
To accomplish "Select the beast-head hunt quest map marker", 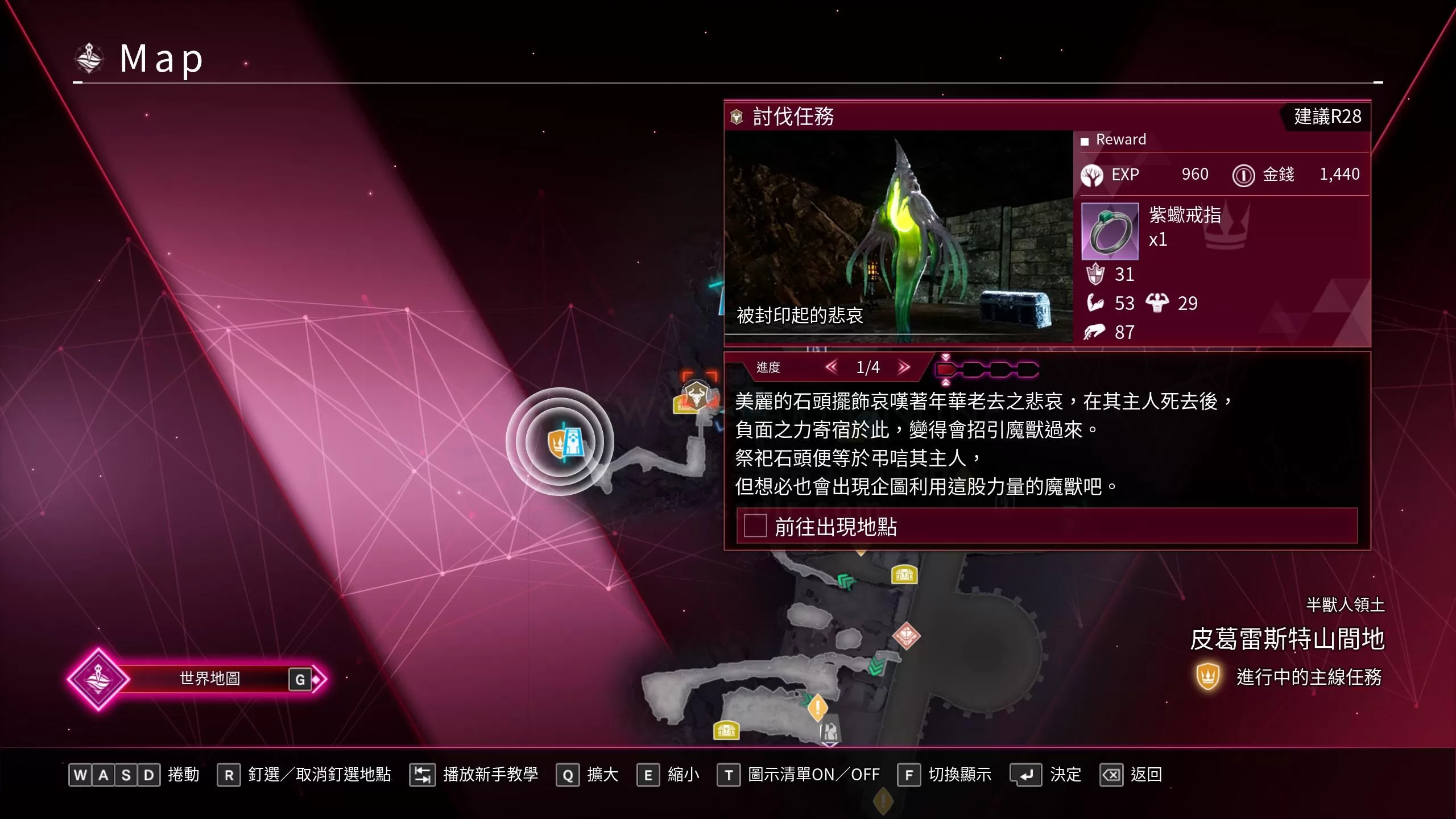I will coord(695,394).
